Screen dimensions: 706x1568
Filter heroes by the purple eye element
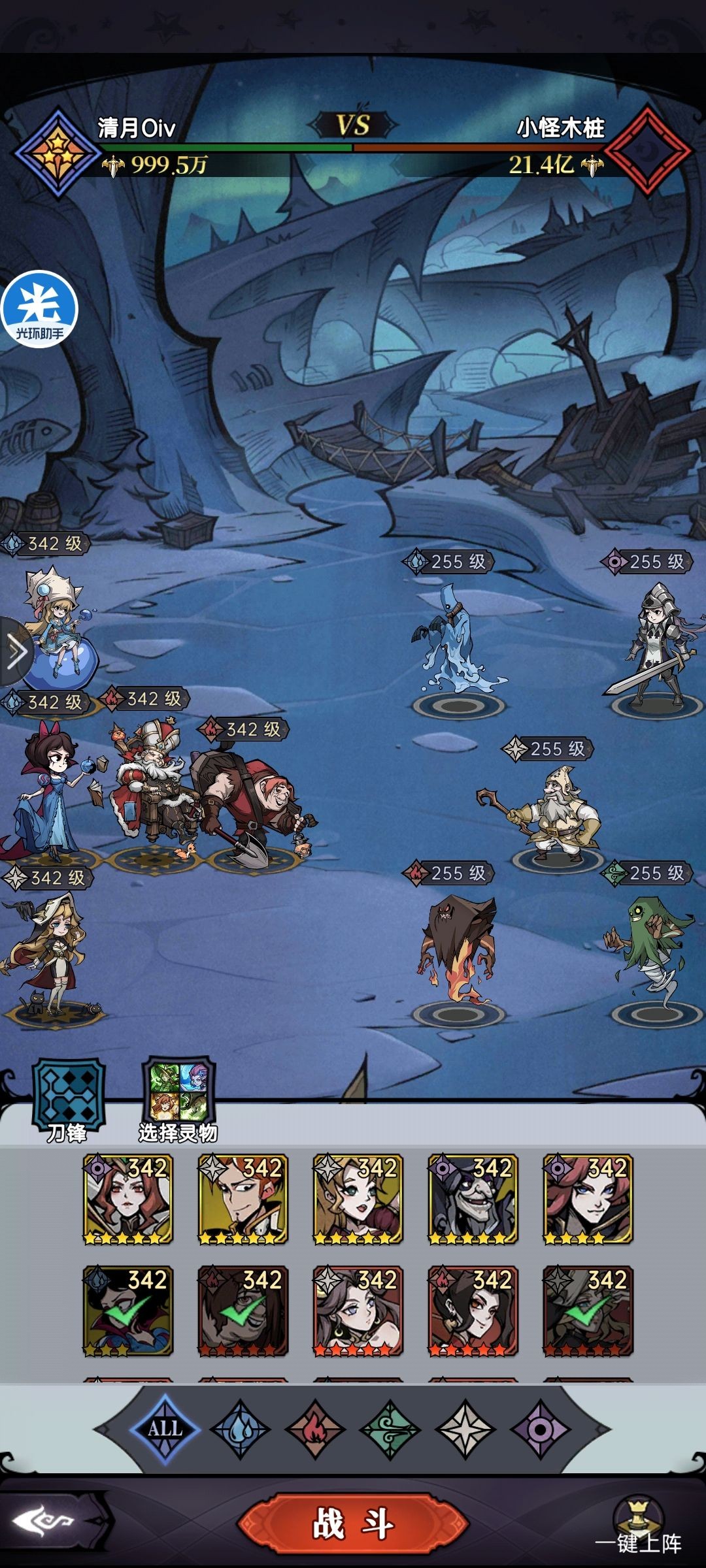(x=540, y=1429)
